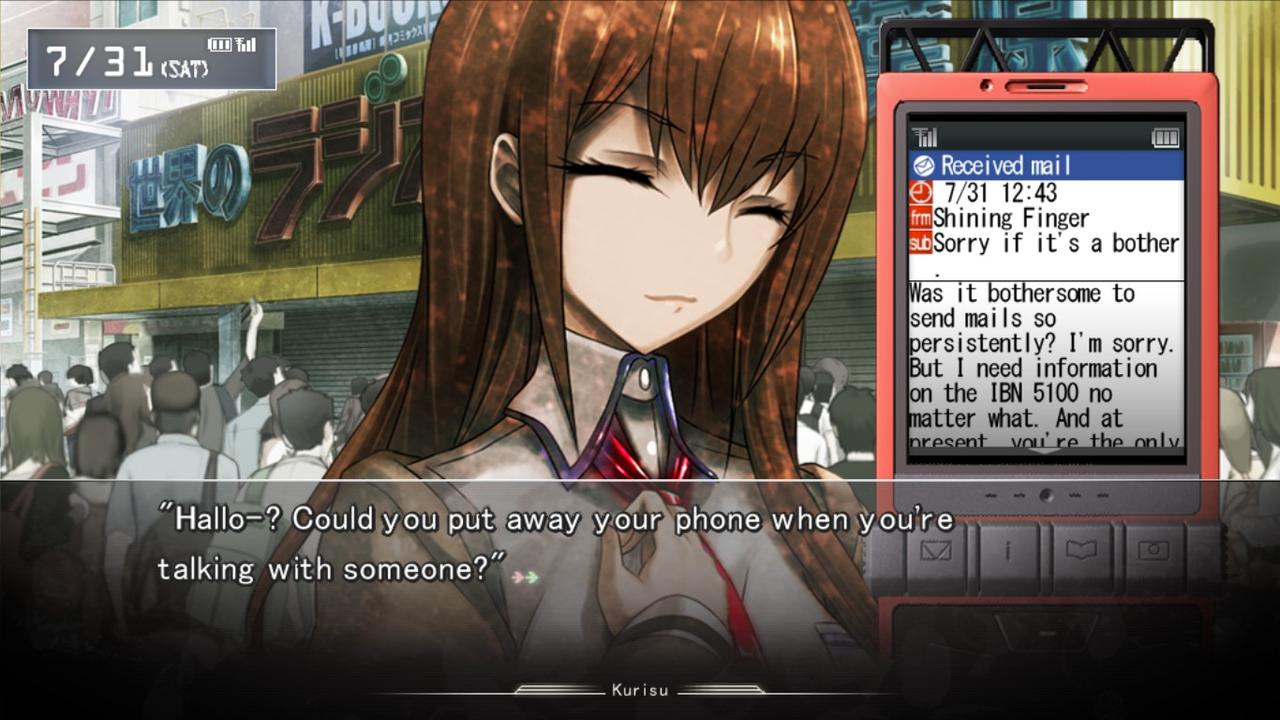Click the envelope mail button on the phone
Image resolution: width=1280 pixels, height=720 pixels.
935,552
